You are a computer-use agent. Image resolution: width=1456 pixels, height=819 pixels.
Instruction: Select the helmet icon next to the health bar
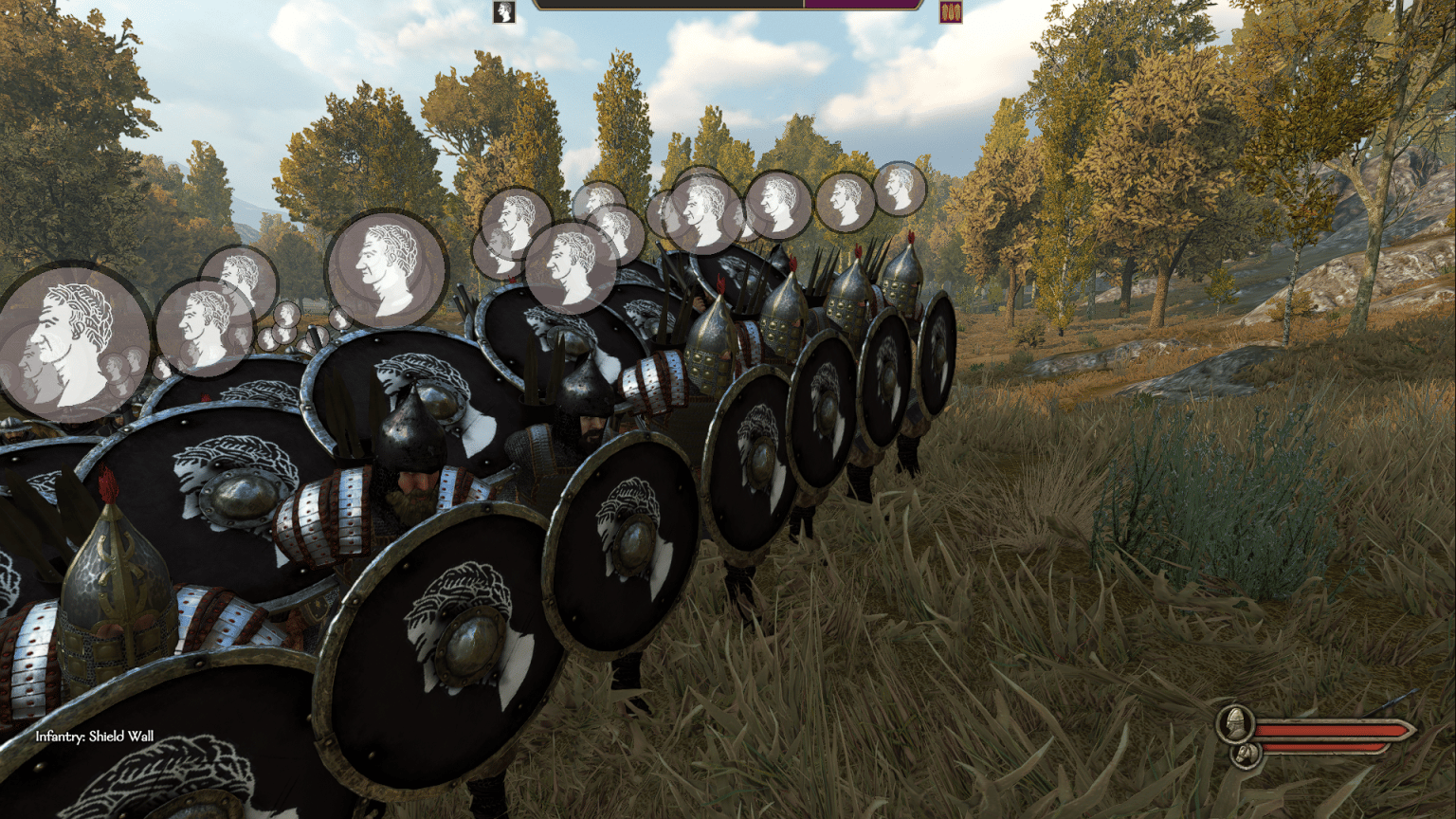(1236, 724)
